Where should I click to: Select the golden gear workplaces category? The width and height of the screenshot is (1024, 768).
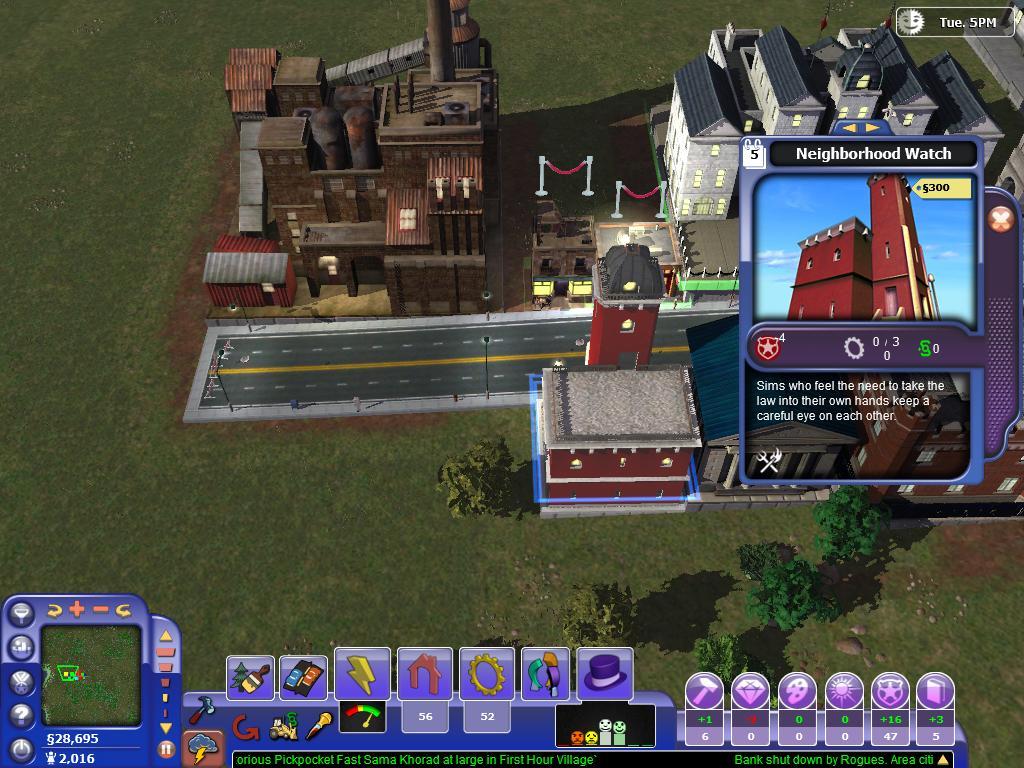pyautogui.click(x=487, y=674)
